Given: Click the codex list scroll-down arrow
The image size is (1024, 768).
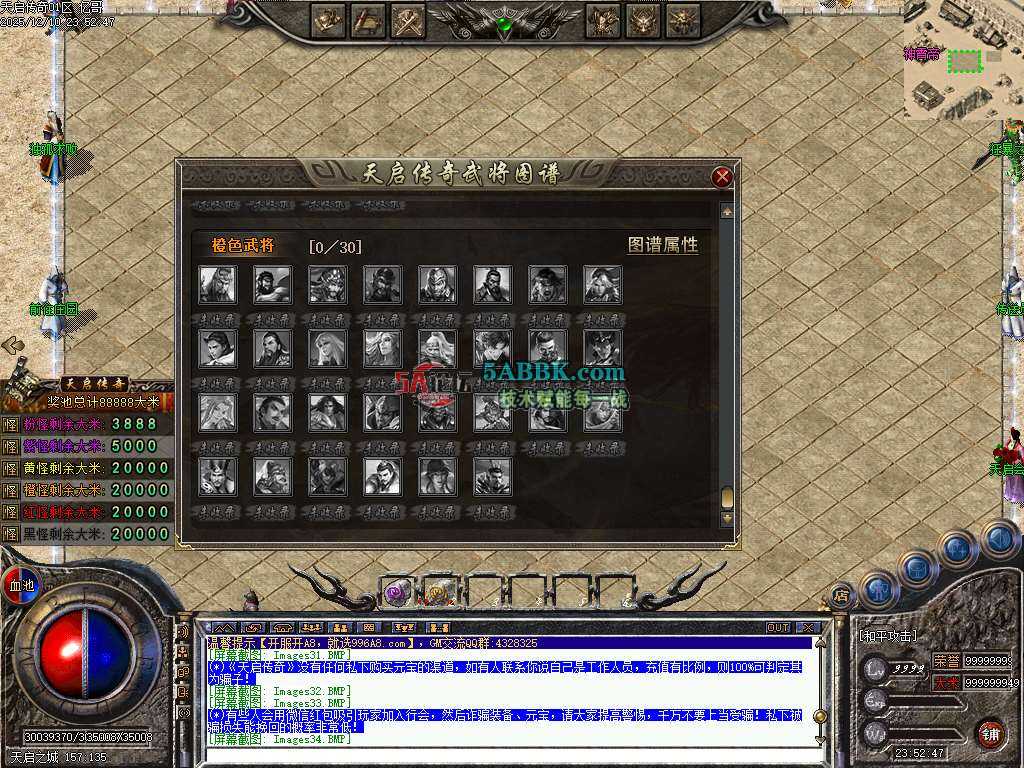Looking at the screenshot, I should pyautogui.click(x=727, y=519).
